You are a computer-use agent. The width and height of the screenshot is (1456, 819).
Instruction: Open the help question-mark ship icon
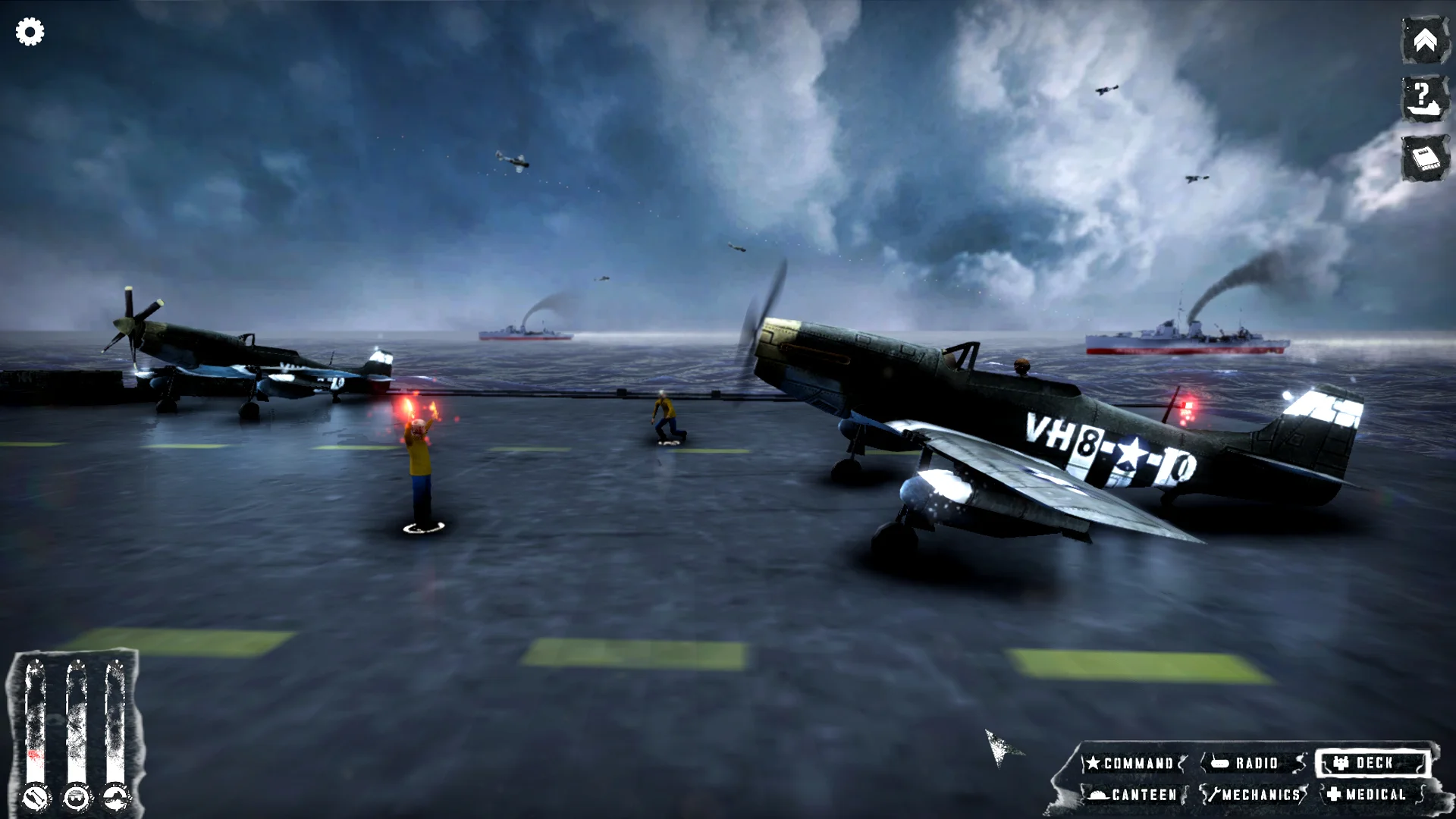(1424, 99)
